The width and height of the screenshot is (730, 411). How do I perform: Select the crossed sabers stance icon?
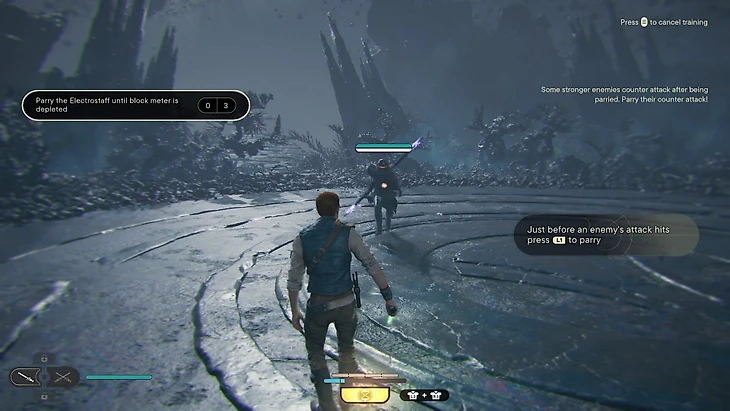[64, 377]
